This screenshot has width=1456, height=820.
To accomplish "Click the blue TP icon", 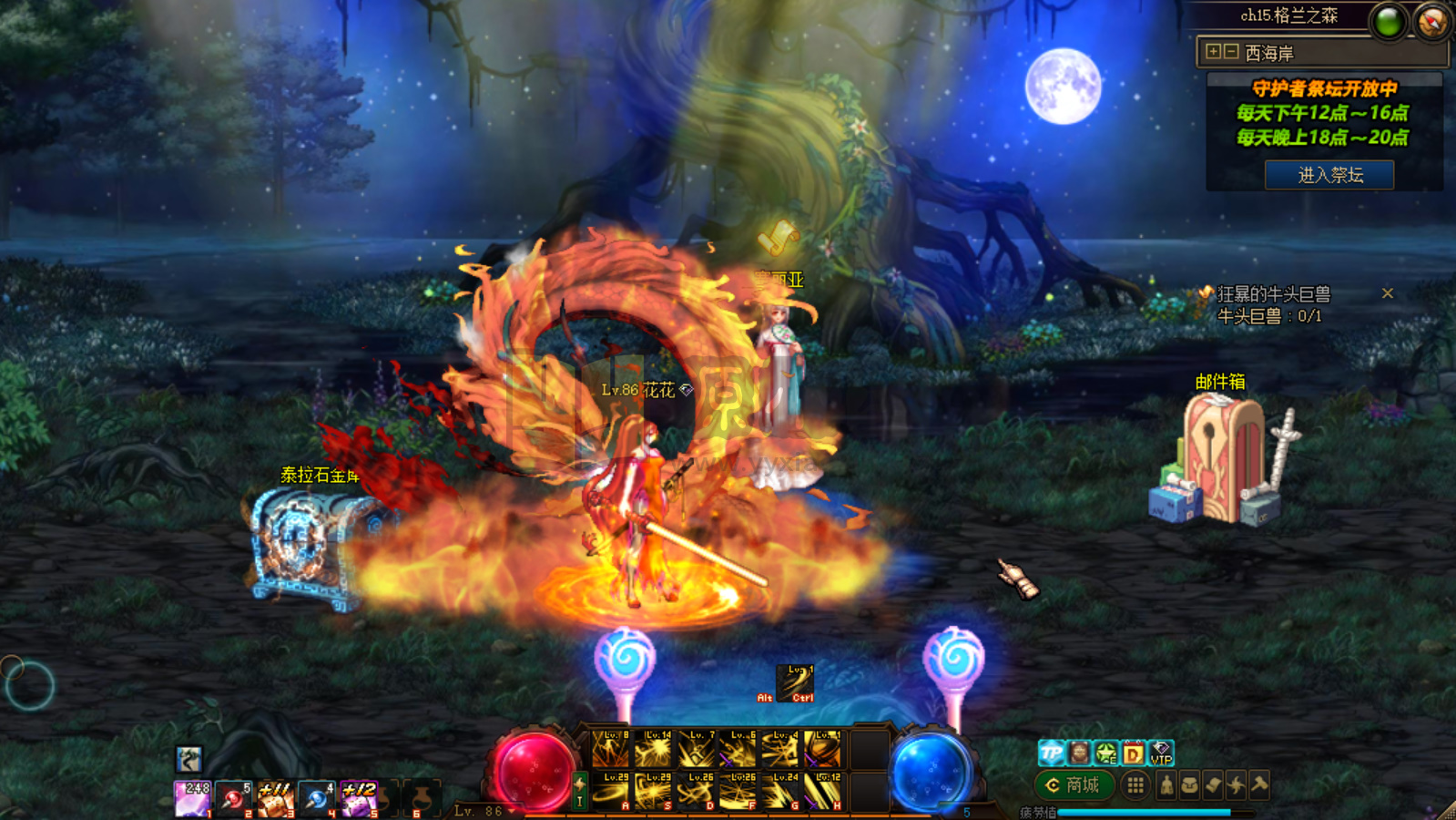I will point(1052,753).
